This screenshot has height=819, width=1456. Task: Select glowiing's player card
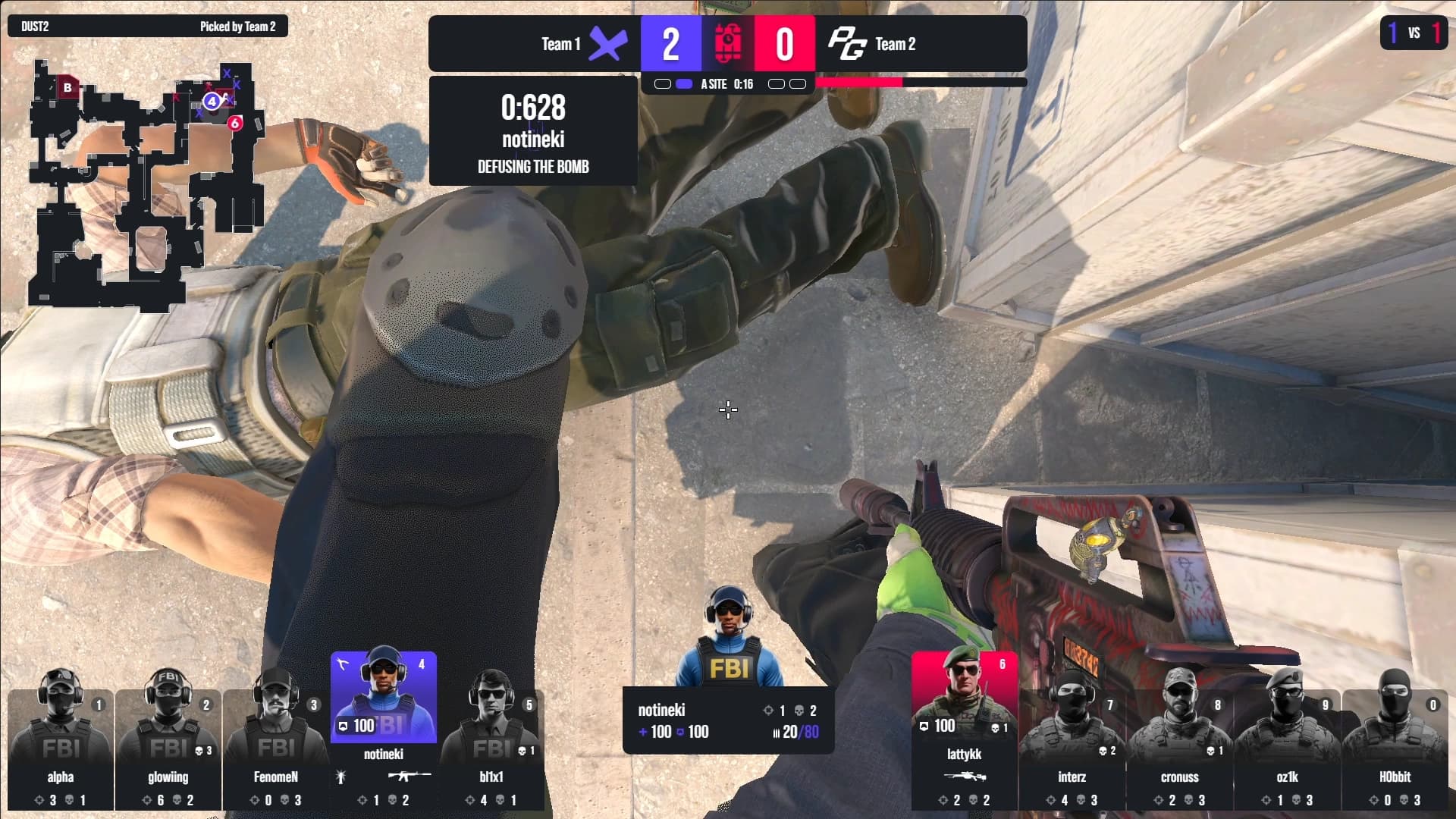click(168, 747)
